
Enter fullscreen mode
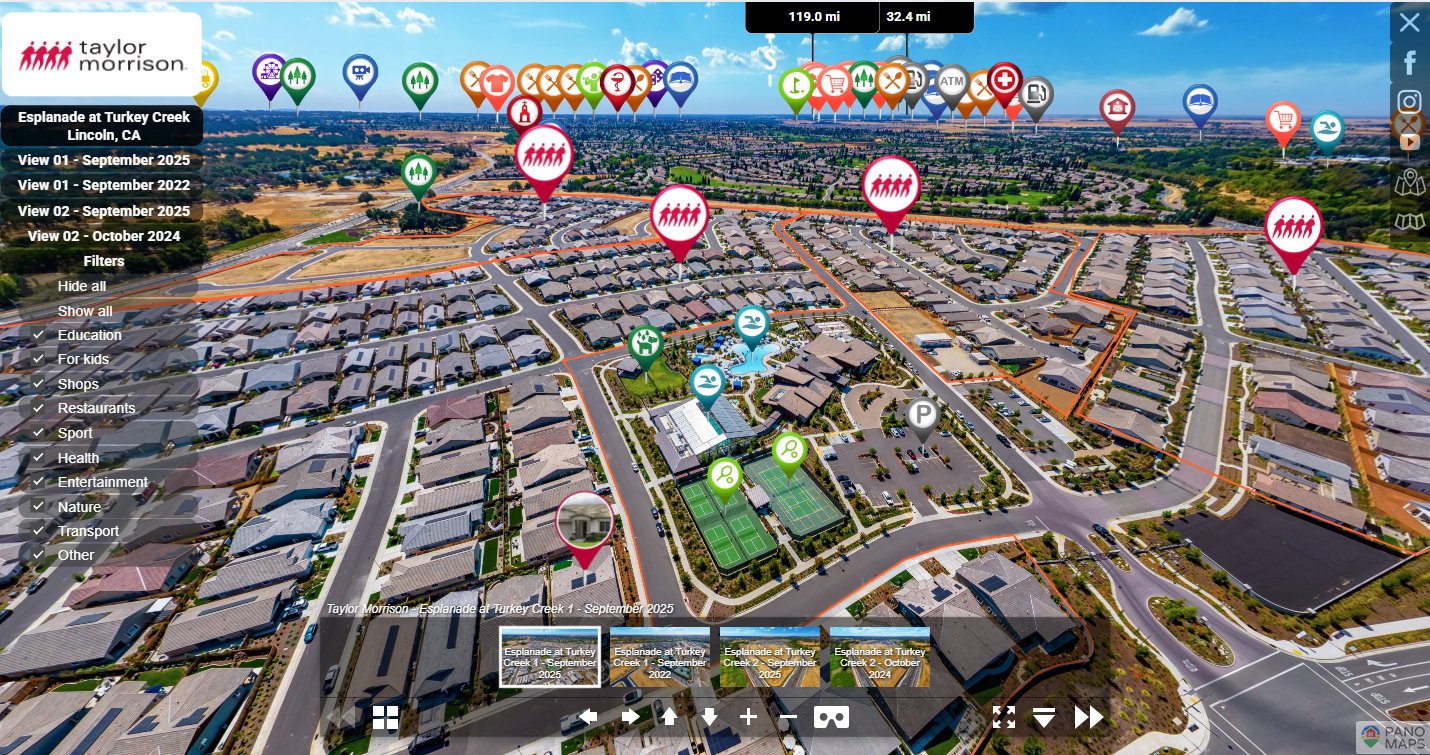click(x=1004, y=716)
